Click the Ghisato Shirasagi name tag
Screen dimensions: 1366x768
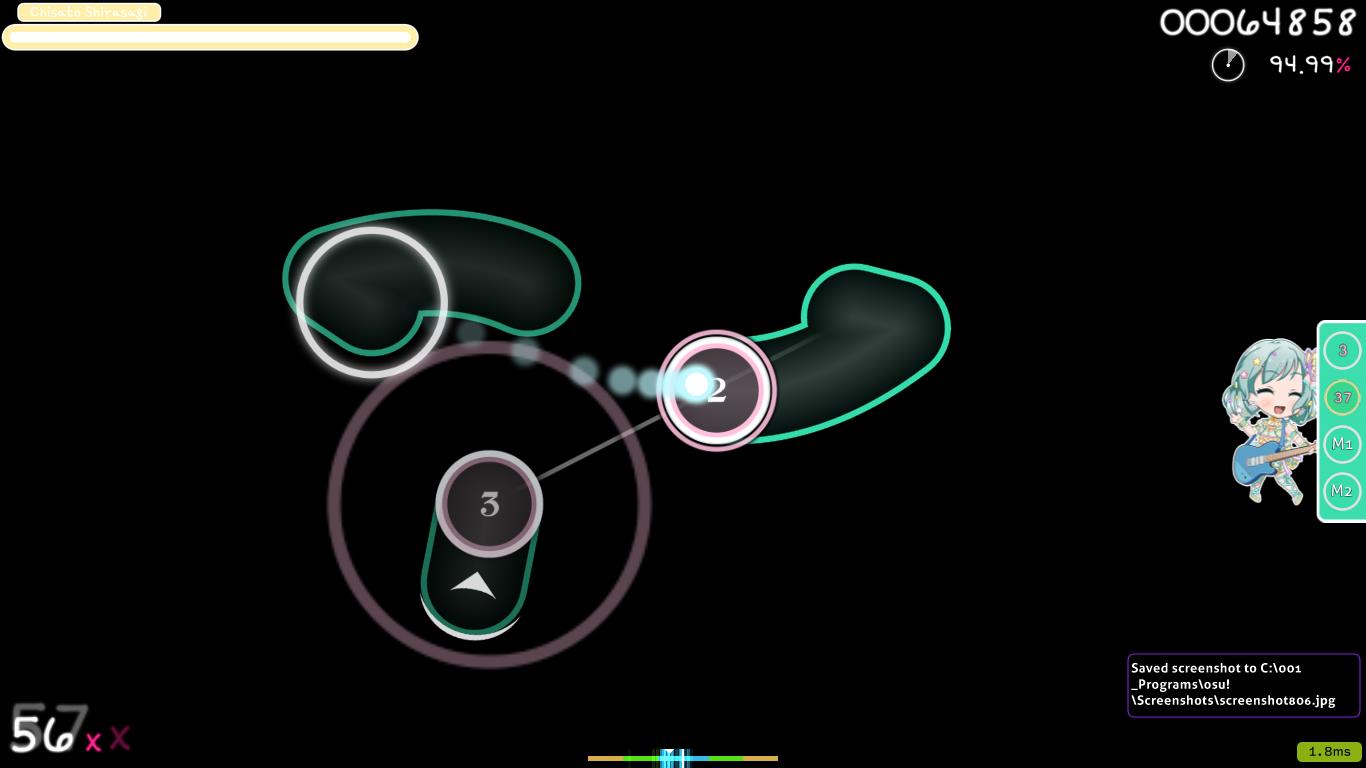tap(88, 12)
